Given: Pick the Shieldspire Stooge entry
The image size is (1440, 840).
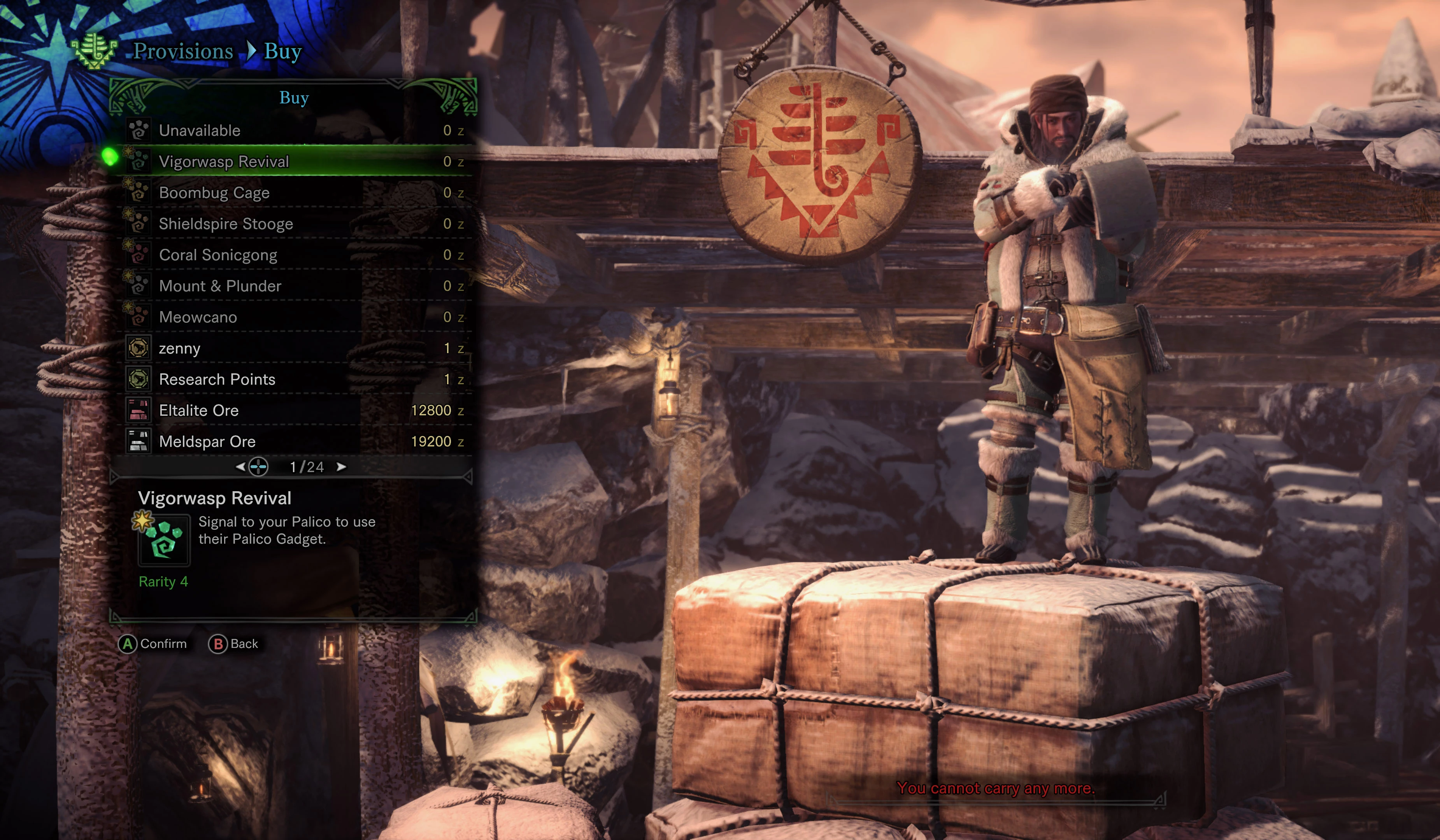Looking at the screenshot, I should click(294, 224).
